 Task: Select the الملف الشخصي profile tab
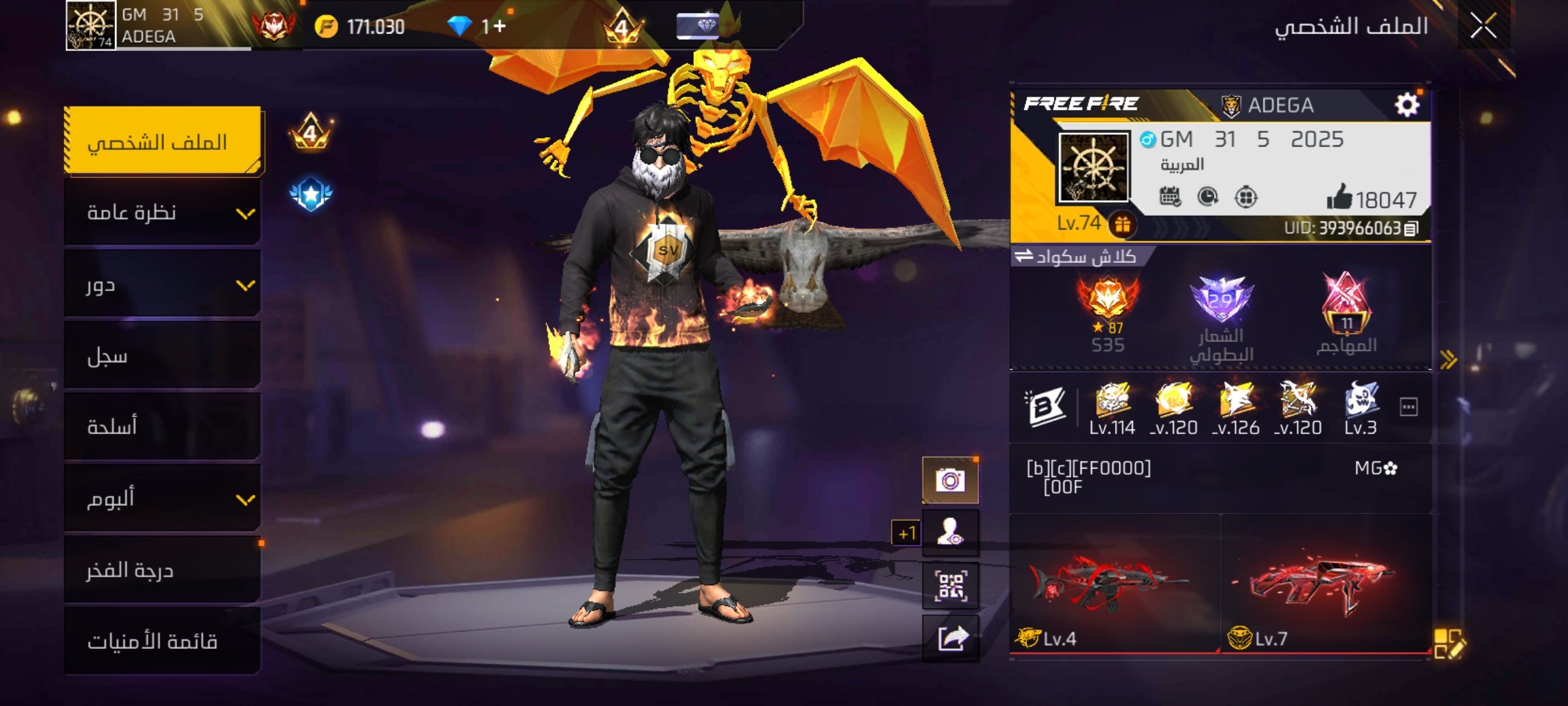click(163, 141)
